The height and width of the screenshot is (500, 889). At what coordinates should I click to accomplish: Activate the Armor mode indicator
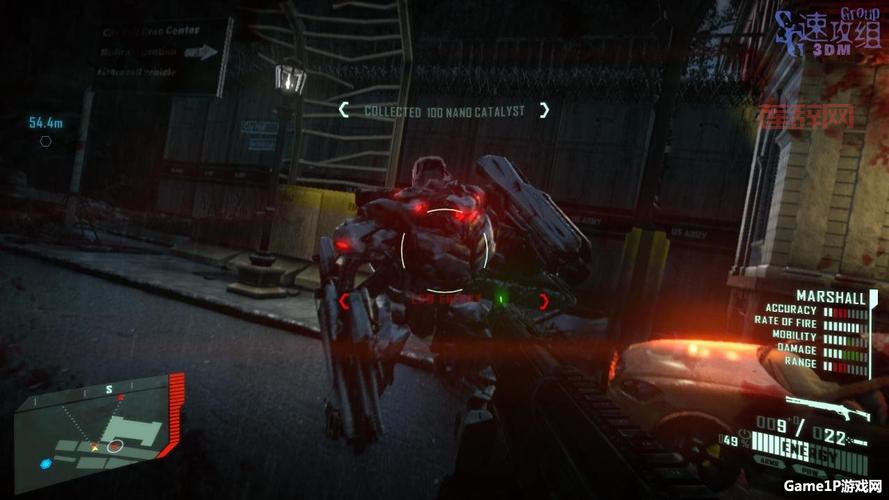771,461
